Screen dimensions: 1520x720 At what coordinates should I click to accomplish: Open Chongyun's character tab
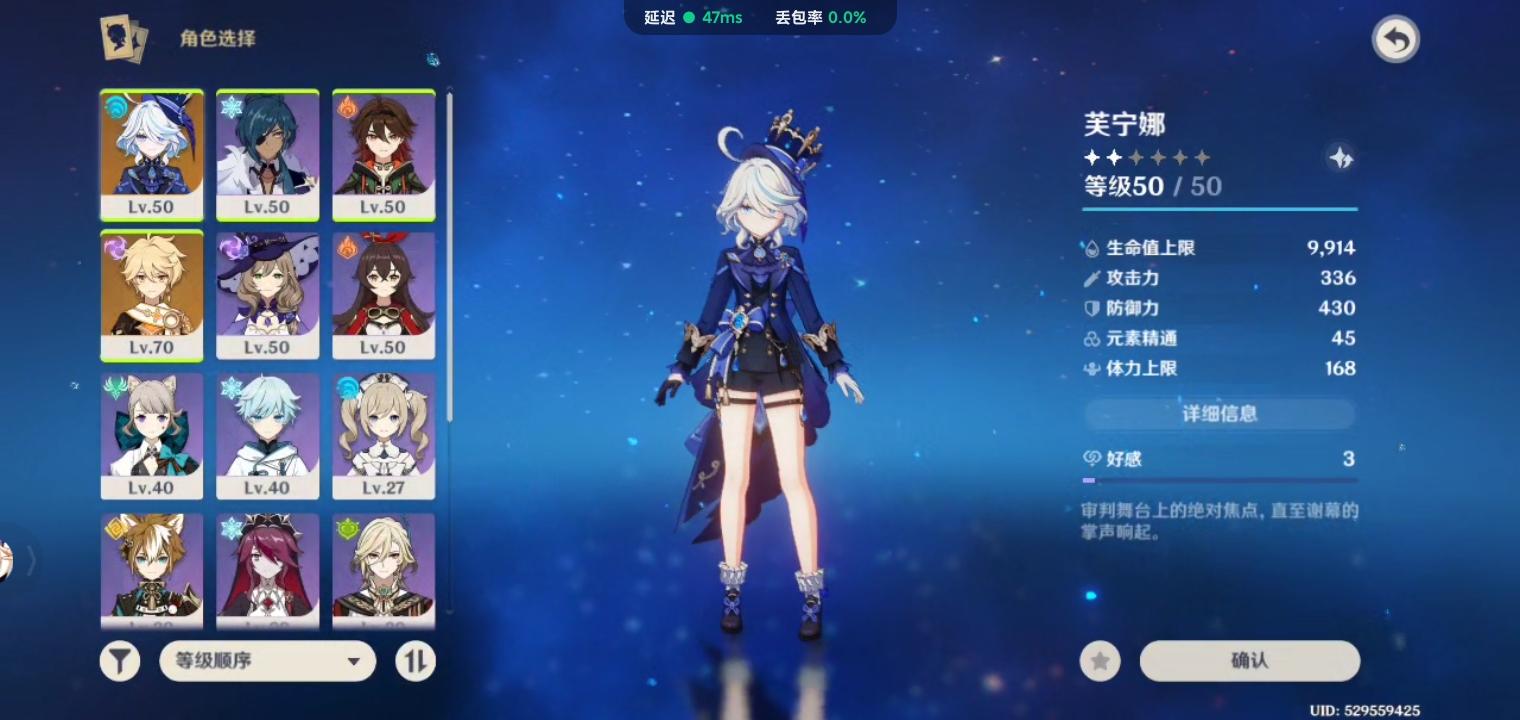click(267, 435)
